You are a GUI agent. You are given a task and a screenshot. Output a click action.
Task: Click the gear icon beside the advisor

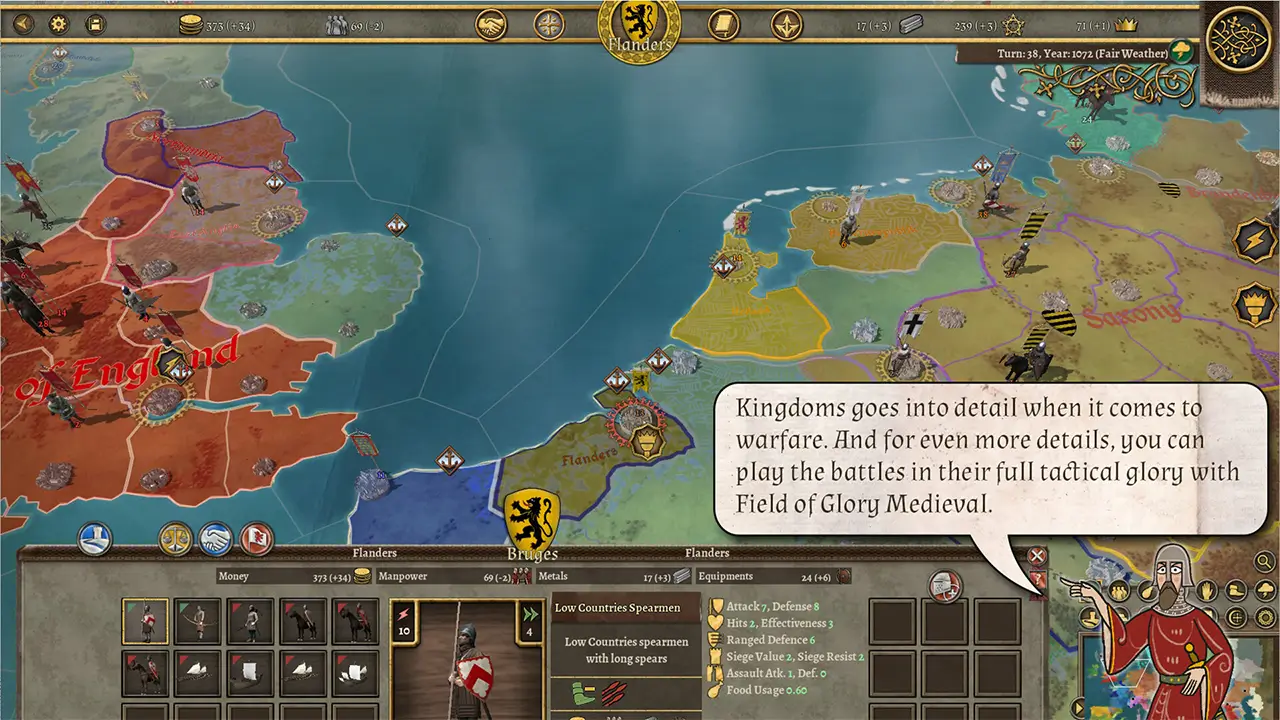[1264, 618]
